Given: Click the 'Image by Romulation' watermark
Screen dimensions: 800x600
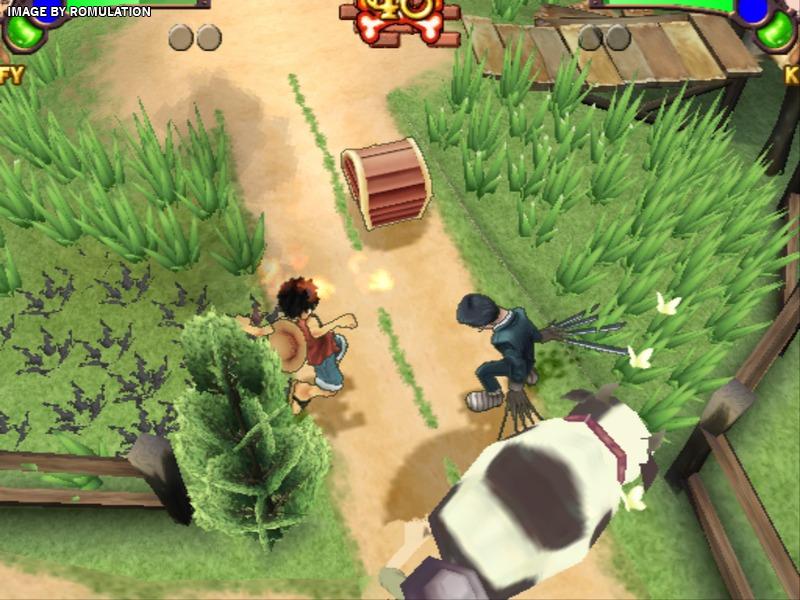Looking at the screenshot, I should [78, 11].
